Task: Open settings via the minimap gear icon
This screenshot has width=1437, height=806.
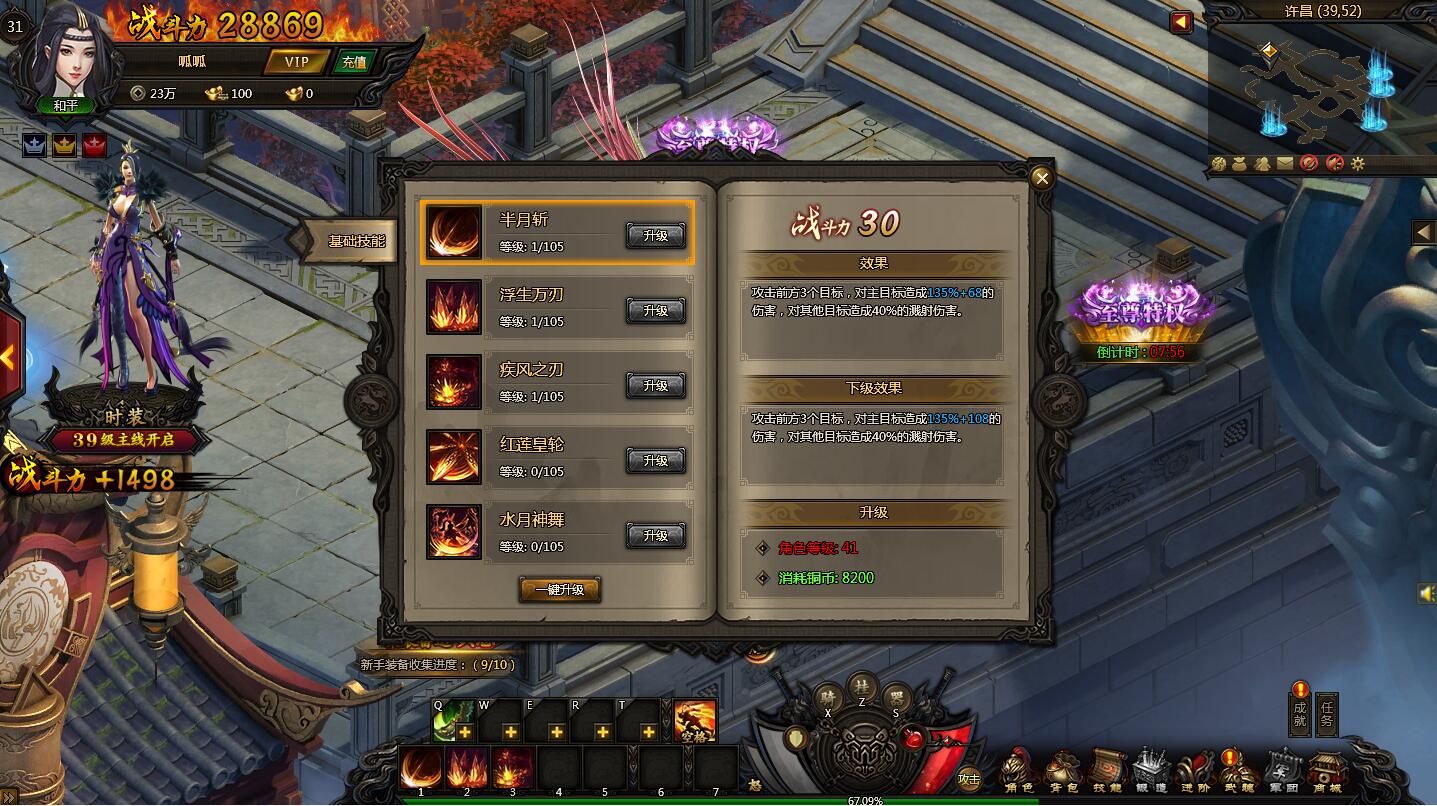Action: [1357, 163]
